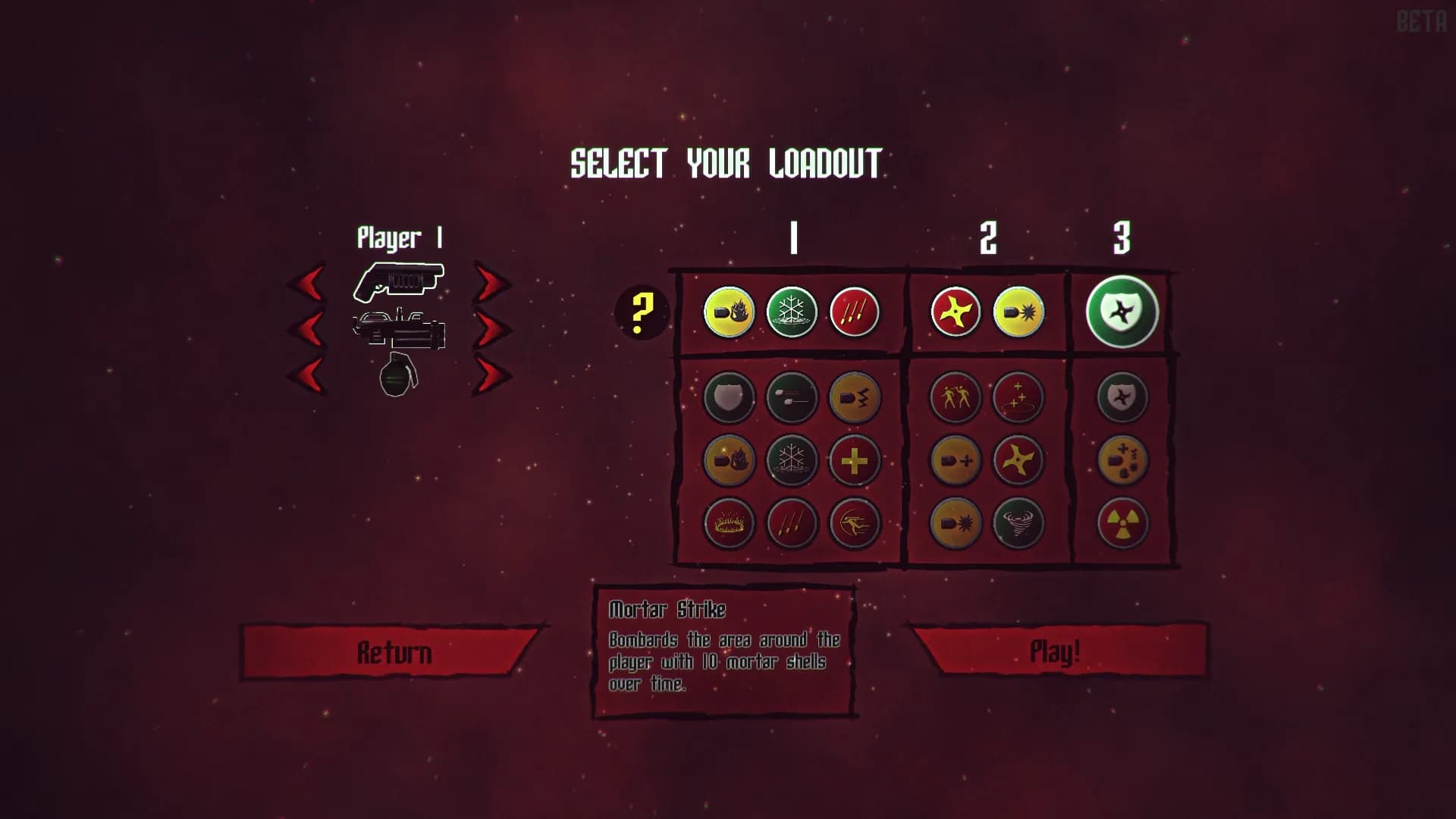Viewport: 1456px width, 819px height.
Task: Start the game with the Play! button
Action: pos(1055,651)
